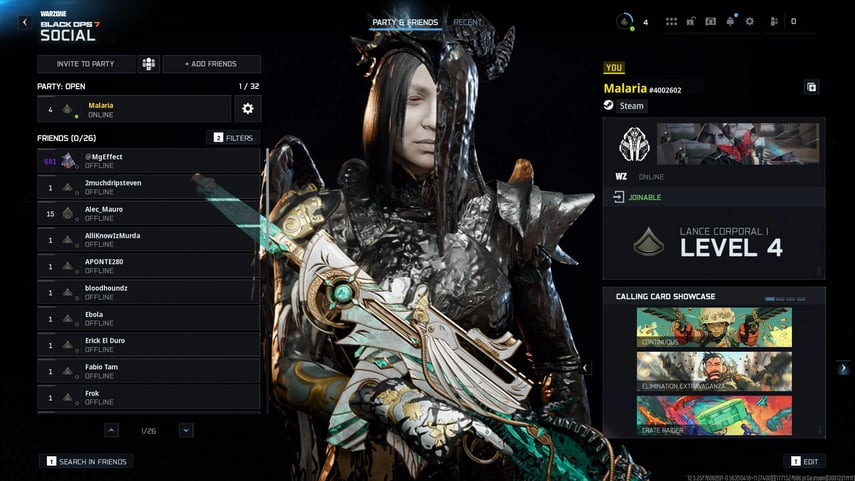This screenshot has height=481, width=855.
Task: Switch to the Recent tab
Action: point(467,22)
